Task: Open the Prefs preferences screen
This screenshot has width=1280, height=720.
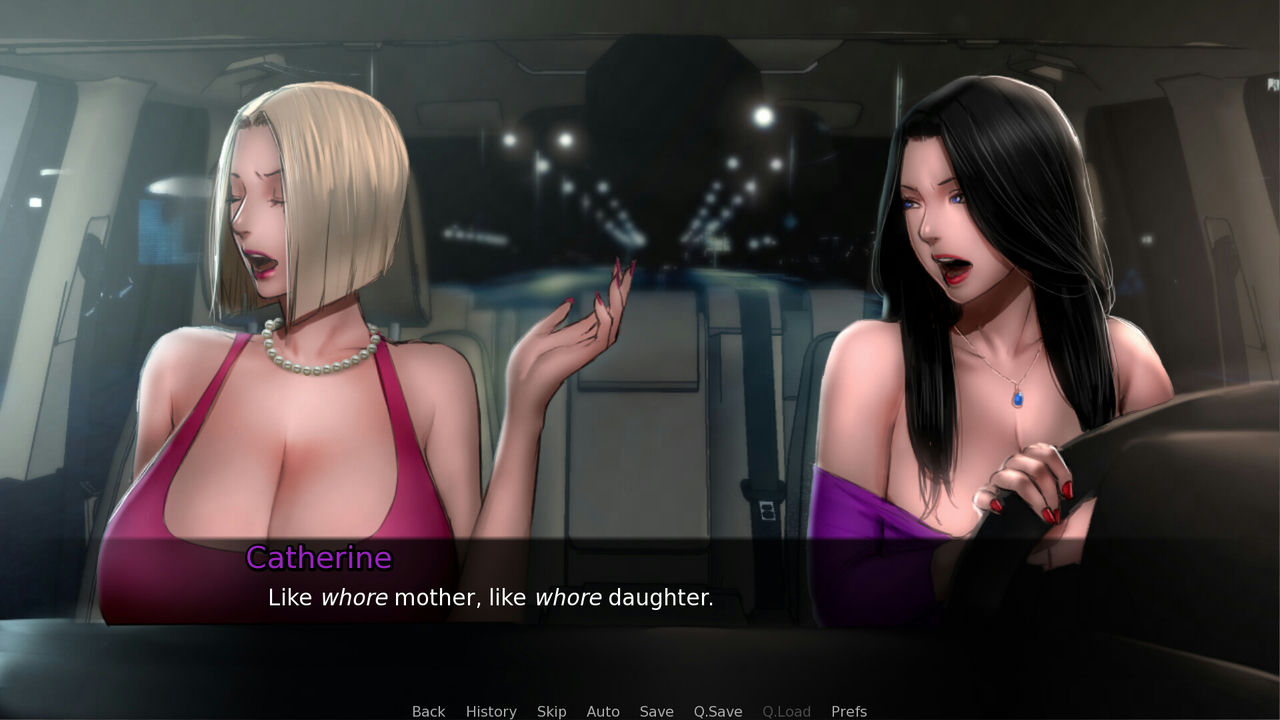Action: [848, 711]
